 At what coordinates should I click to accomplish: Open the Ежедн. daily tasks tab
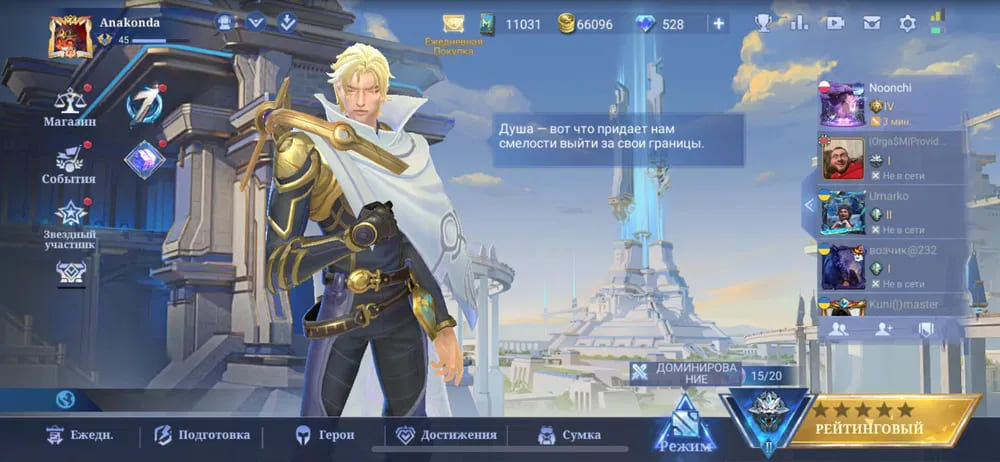pyautogui.click(x=79, y=435)
